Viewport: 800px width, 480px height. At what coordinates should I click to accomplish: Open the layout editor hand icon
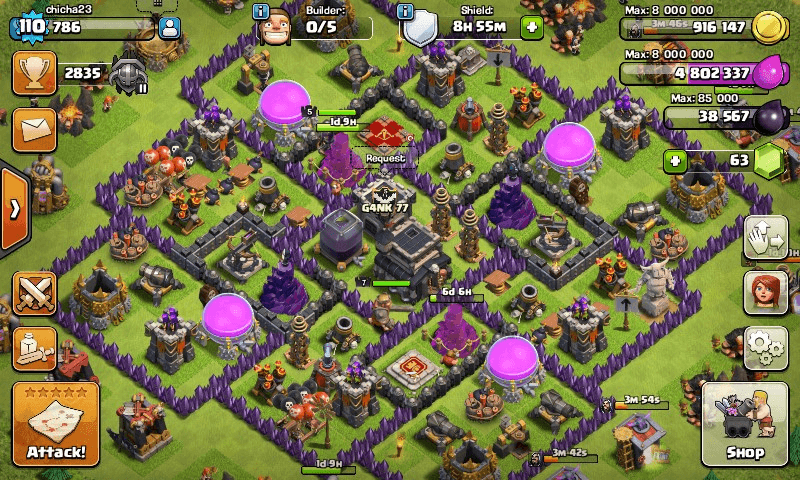(765, 237)
